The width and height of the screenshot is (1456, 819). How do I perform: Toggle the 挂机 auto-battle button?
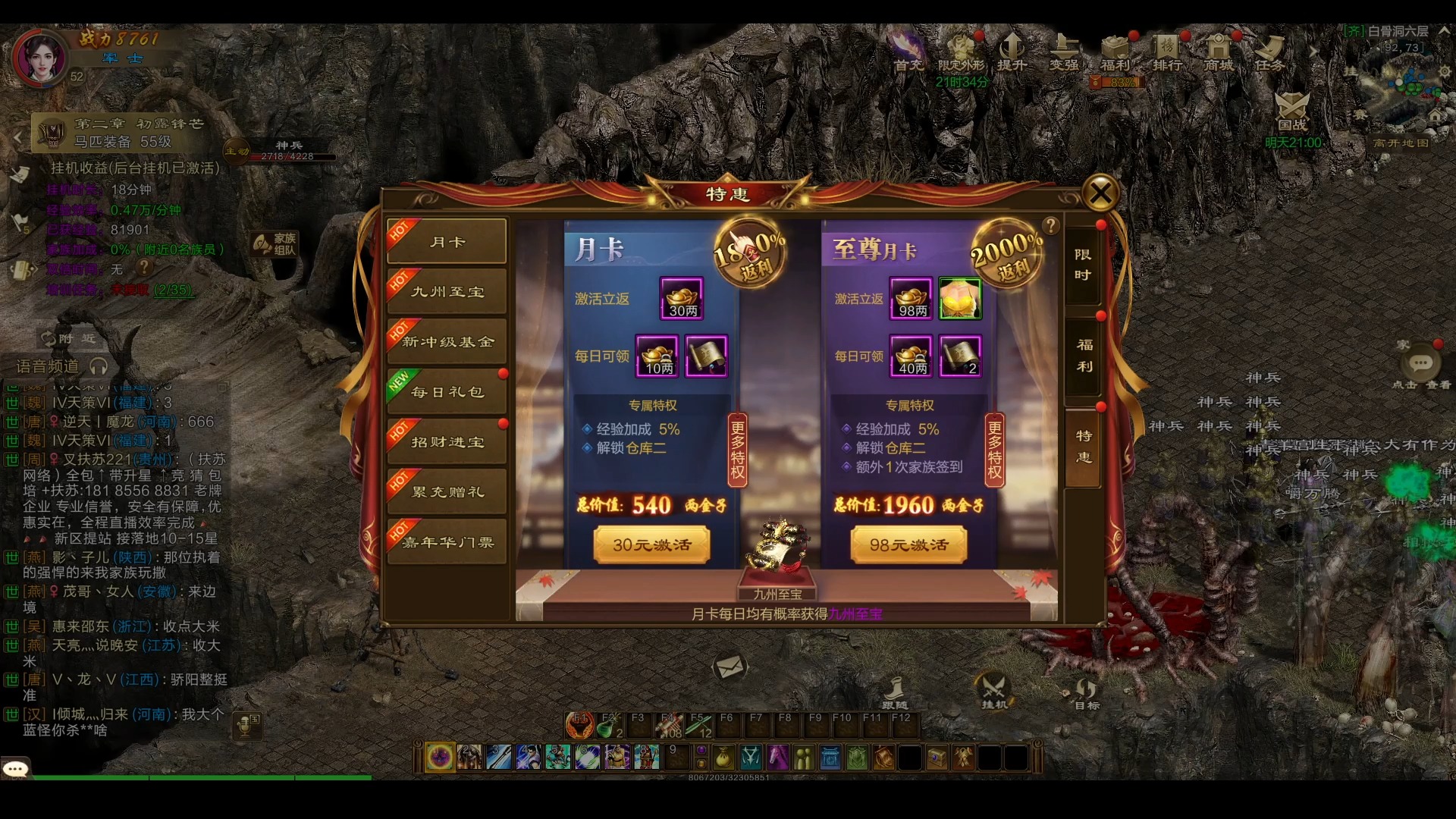(993, 691)
